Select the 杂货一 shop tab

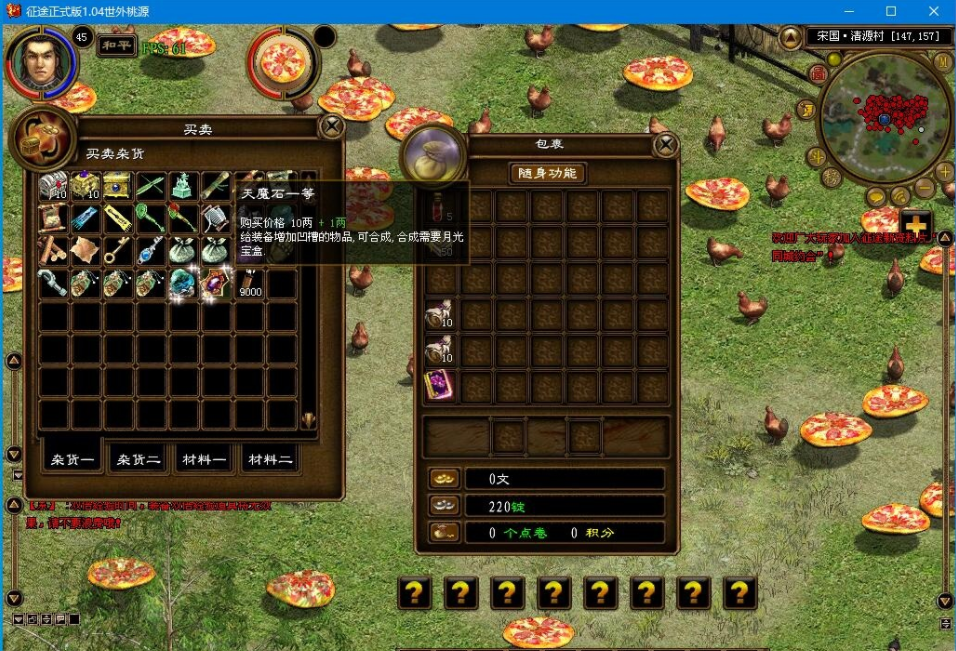(73, 459)
